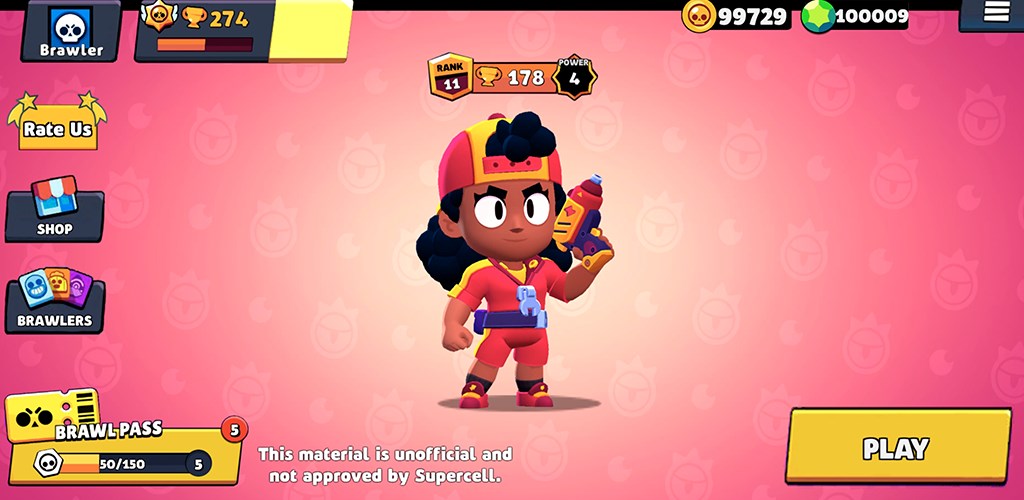This screenshot has width=1024, height=500.
Task: Open the Shop
Action: tap(55, 211)
